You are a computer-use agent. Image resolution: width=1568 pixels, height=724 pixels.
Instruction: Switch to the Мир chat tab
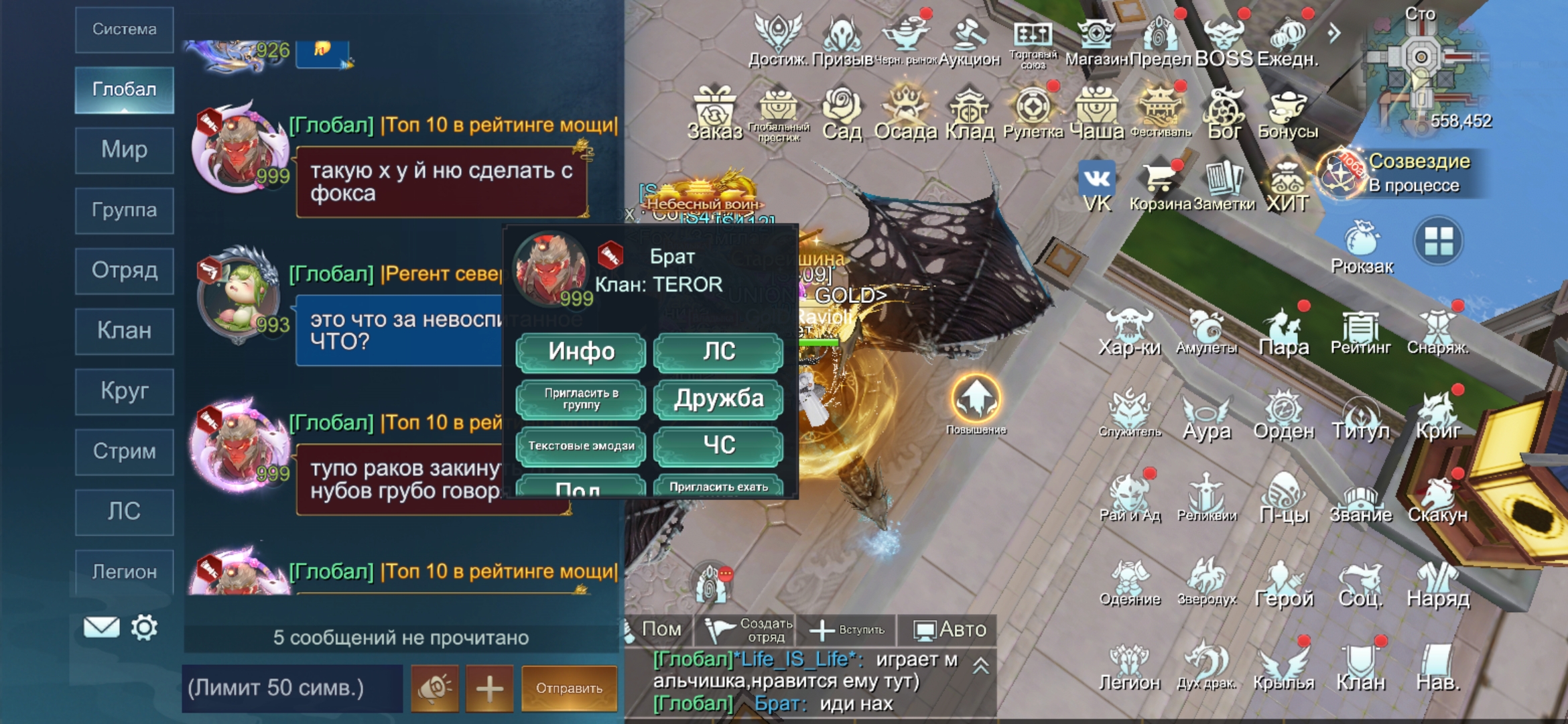click(125, 149)
